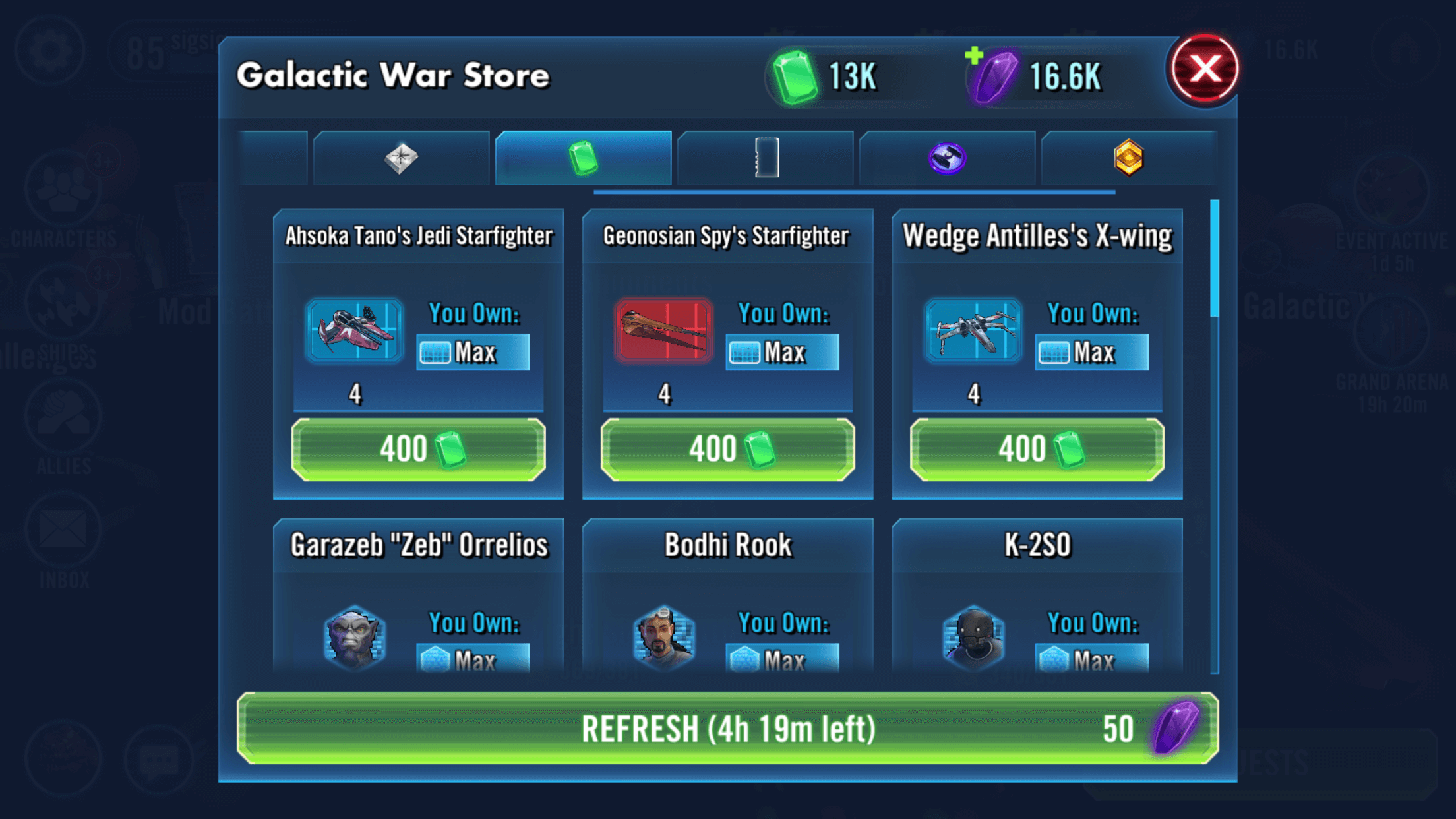
Task: Select the green Galactic War token tab
Action: (584, 158)
